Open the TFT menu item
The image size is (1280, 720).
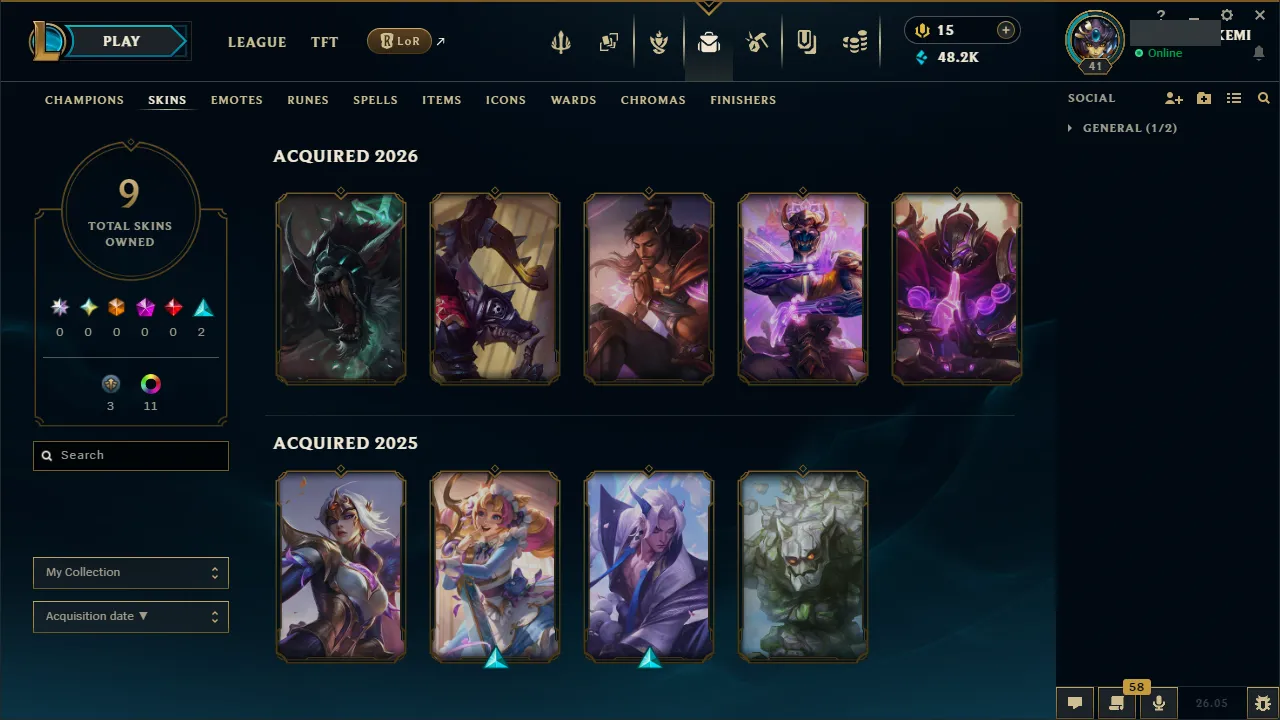(324, 42)
